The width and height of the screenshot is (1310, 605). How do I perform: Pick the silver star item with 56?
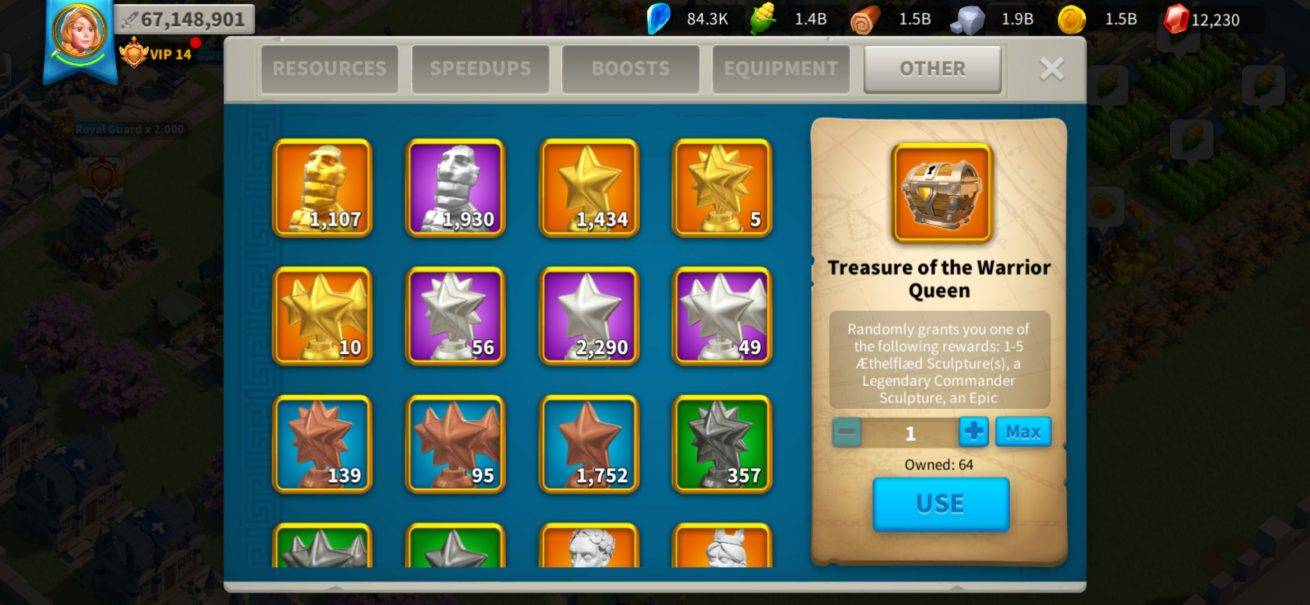(x=455, y=316)
